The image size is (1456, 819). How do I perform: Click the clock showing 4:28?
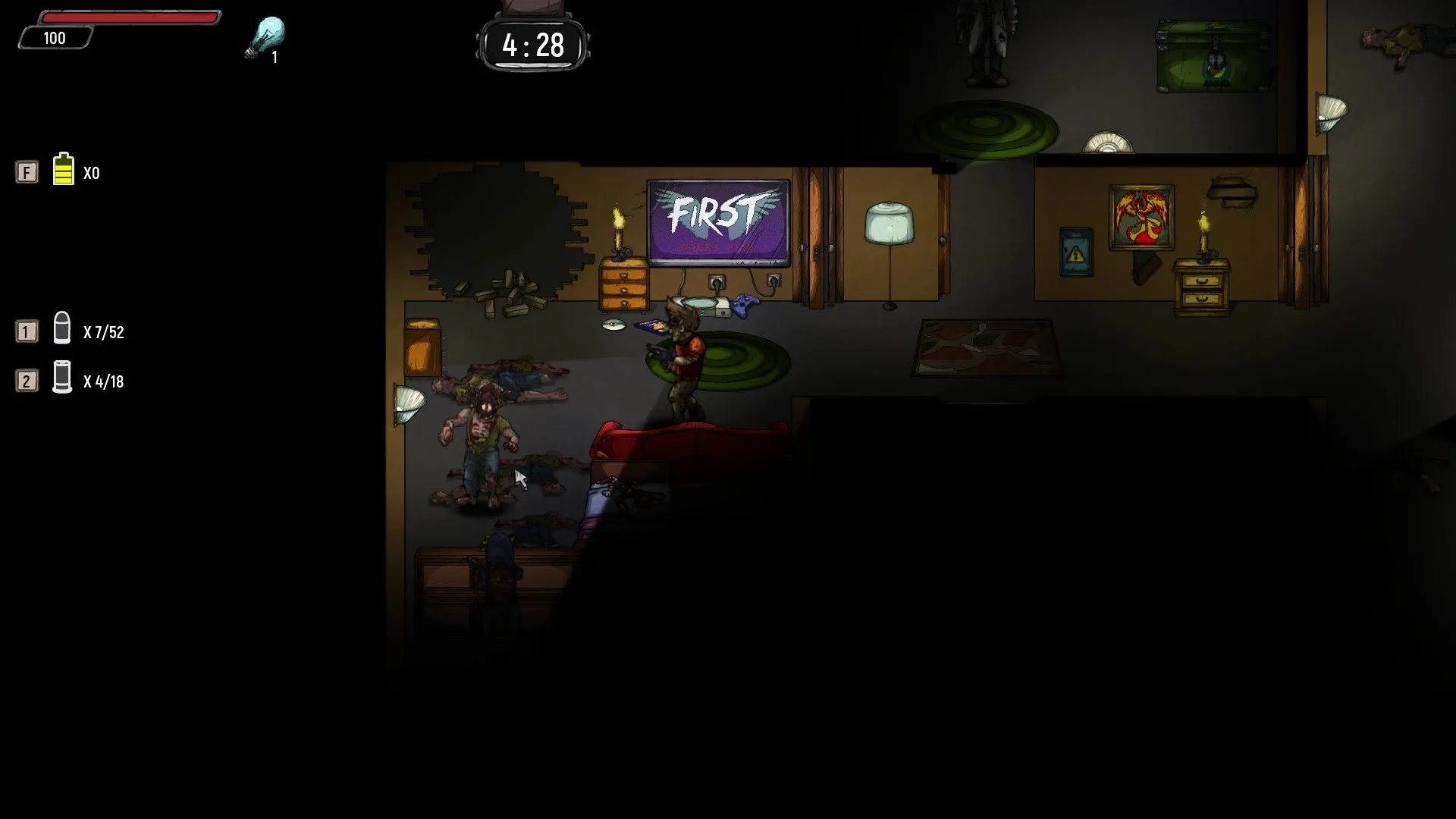(533, 45)
